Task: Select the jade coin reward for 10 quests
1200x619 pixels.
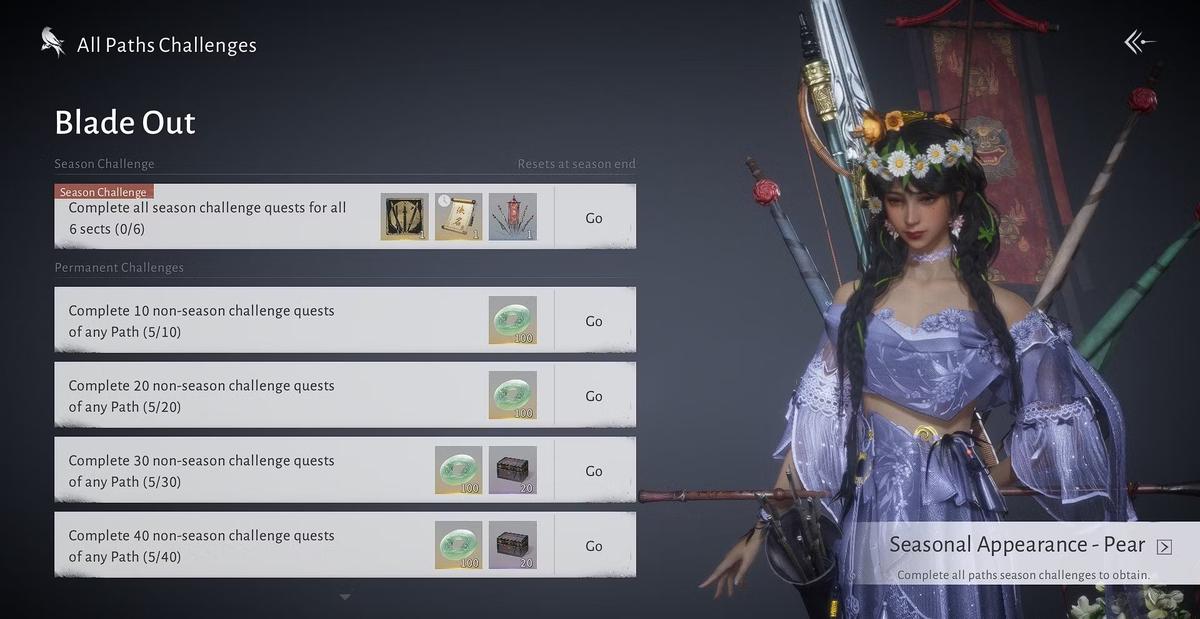Action: 513,321
